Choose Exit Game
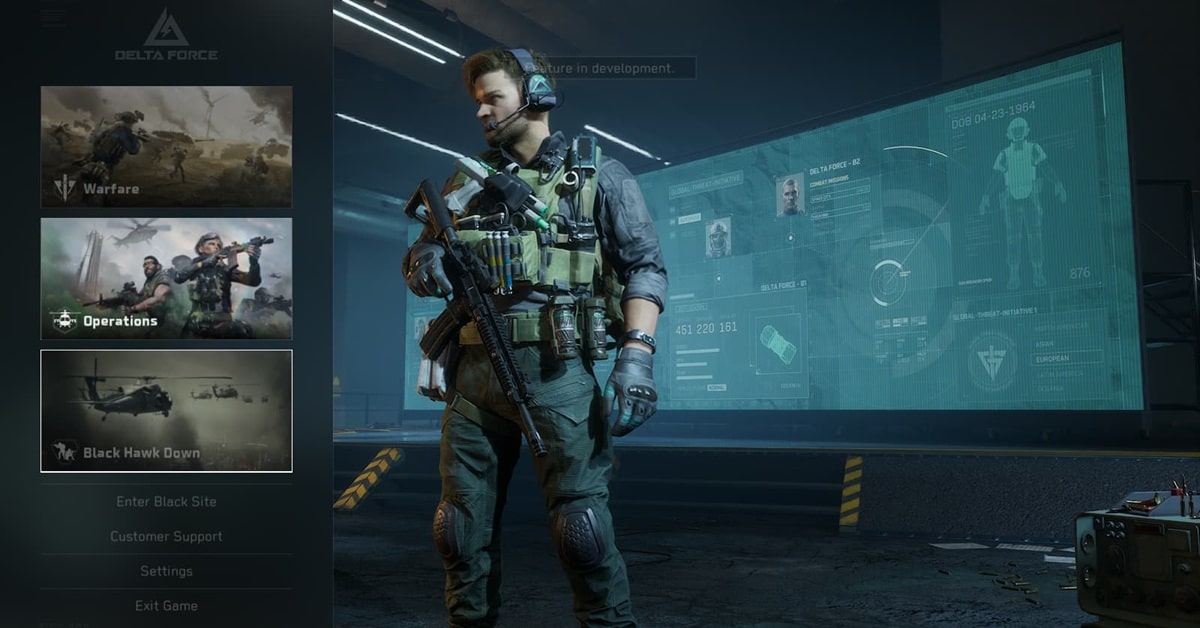 [166, 606]
